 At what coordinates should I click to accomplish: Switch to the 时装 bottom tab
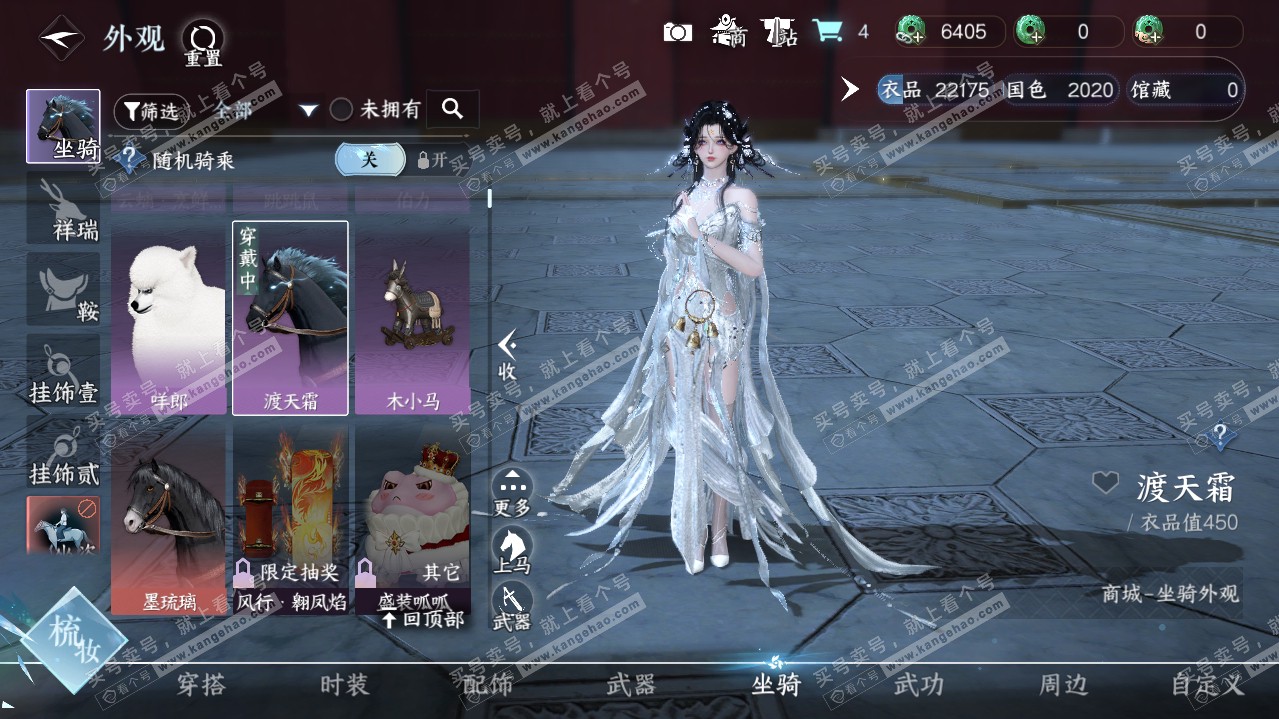(x=344, y=685)
